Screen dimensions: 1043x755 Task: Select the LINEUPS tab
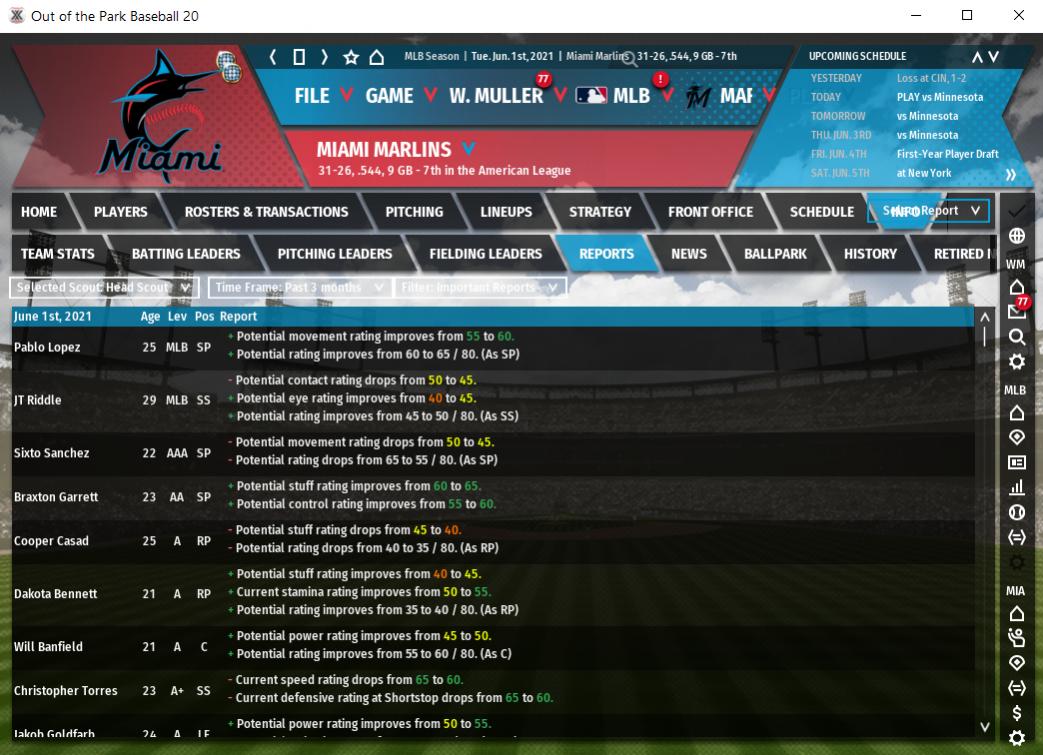pos(506,212)
